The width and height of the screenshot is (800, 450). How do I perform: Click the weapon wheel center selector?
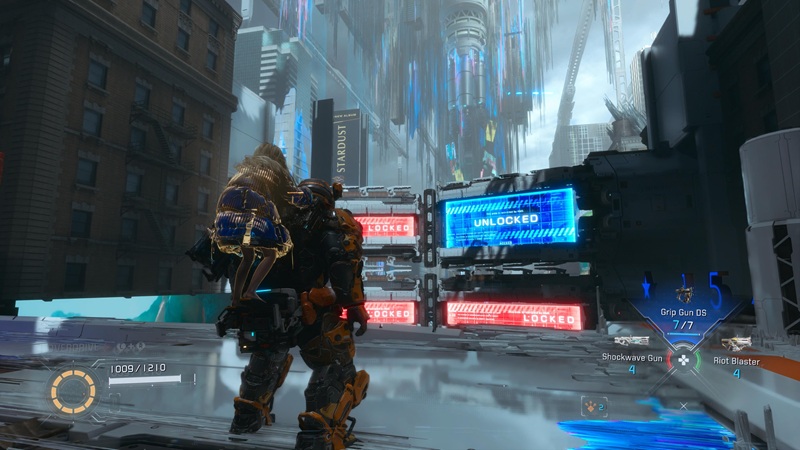pyautogui.click(x=683, y=359)
